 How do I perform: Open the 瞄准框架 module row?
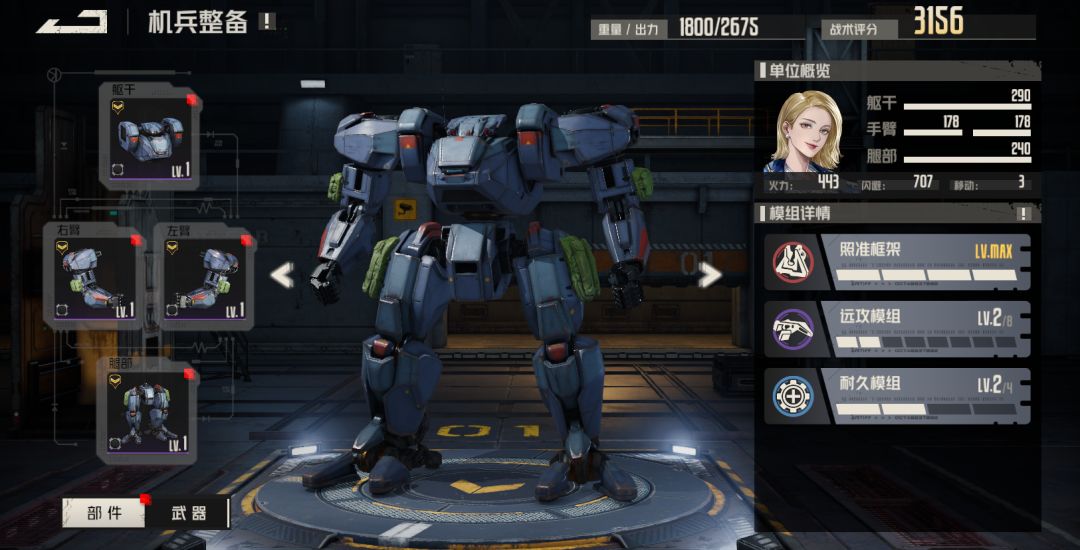(897, 262)
